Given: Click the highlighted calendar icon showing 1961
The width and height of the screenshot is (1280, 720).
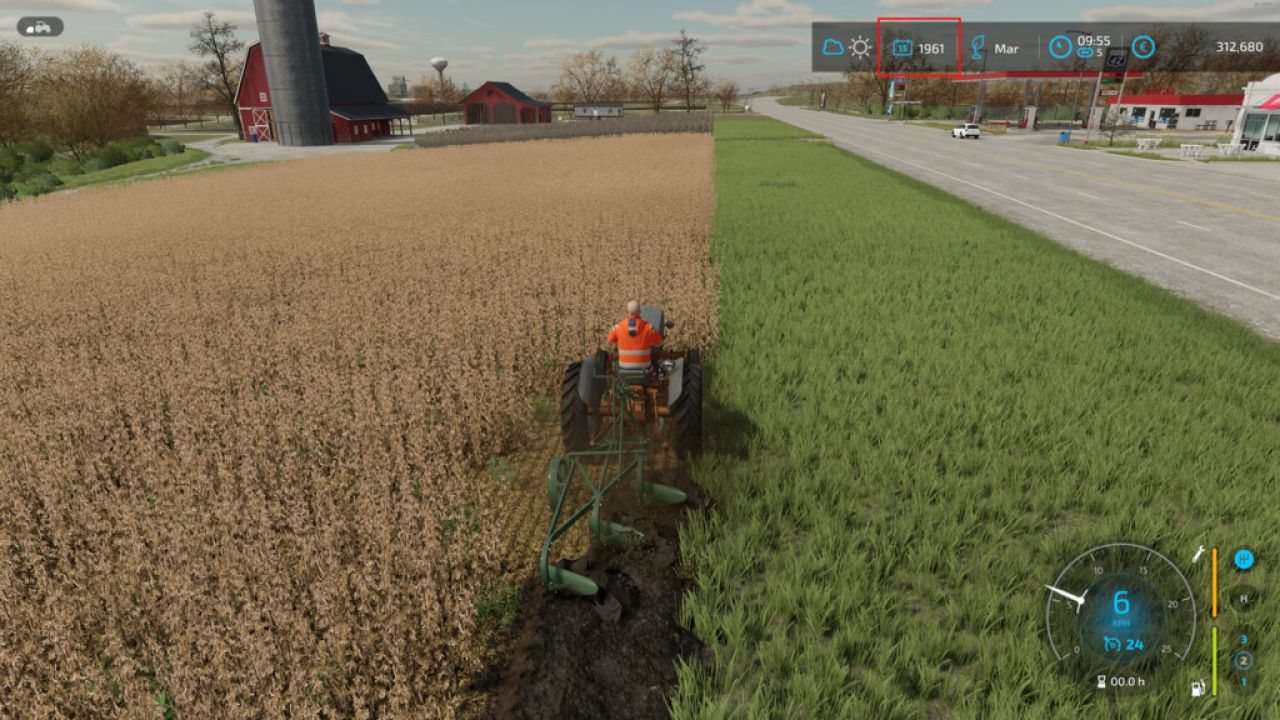Looking at the screenshot, I should coord(901,48).
